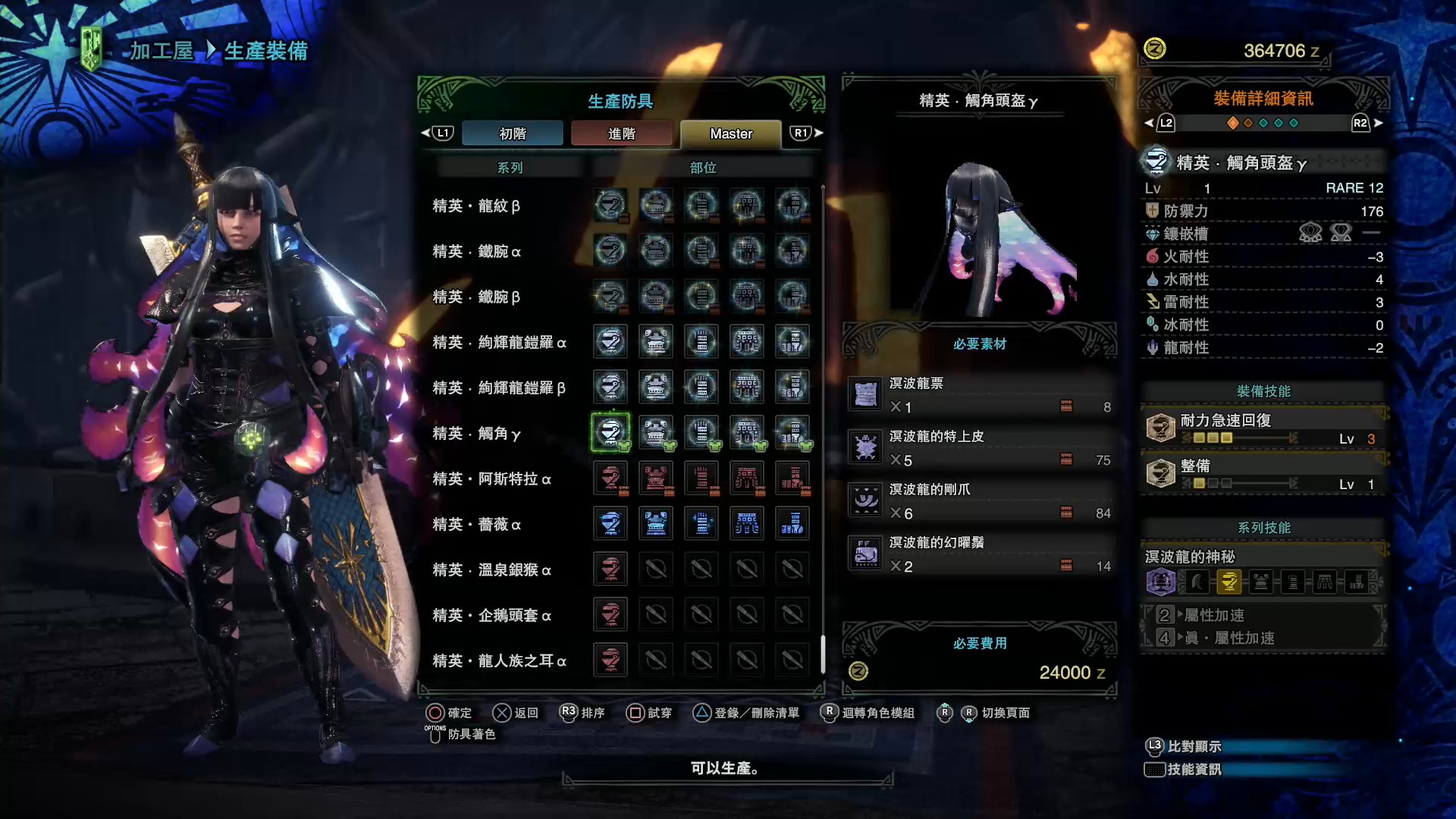The width and height of the screenshot is (1456, 819).
Task: Switch to the 初階 rank tab
Action: [x=513, y=133]
